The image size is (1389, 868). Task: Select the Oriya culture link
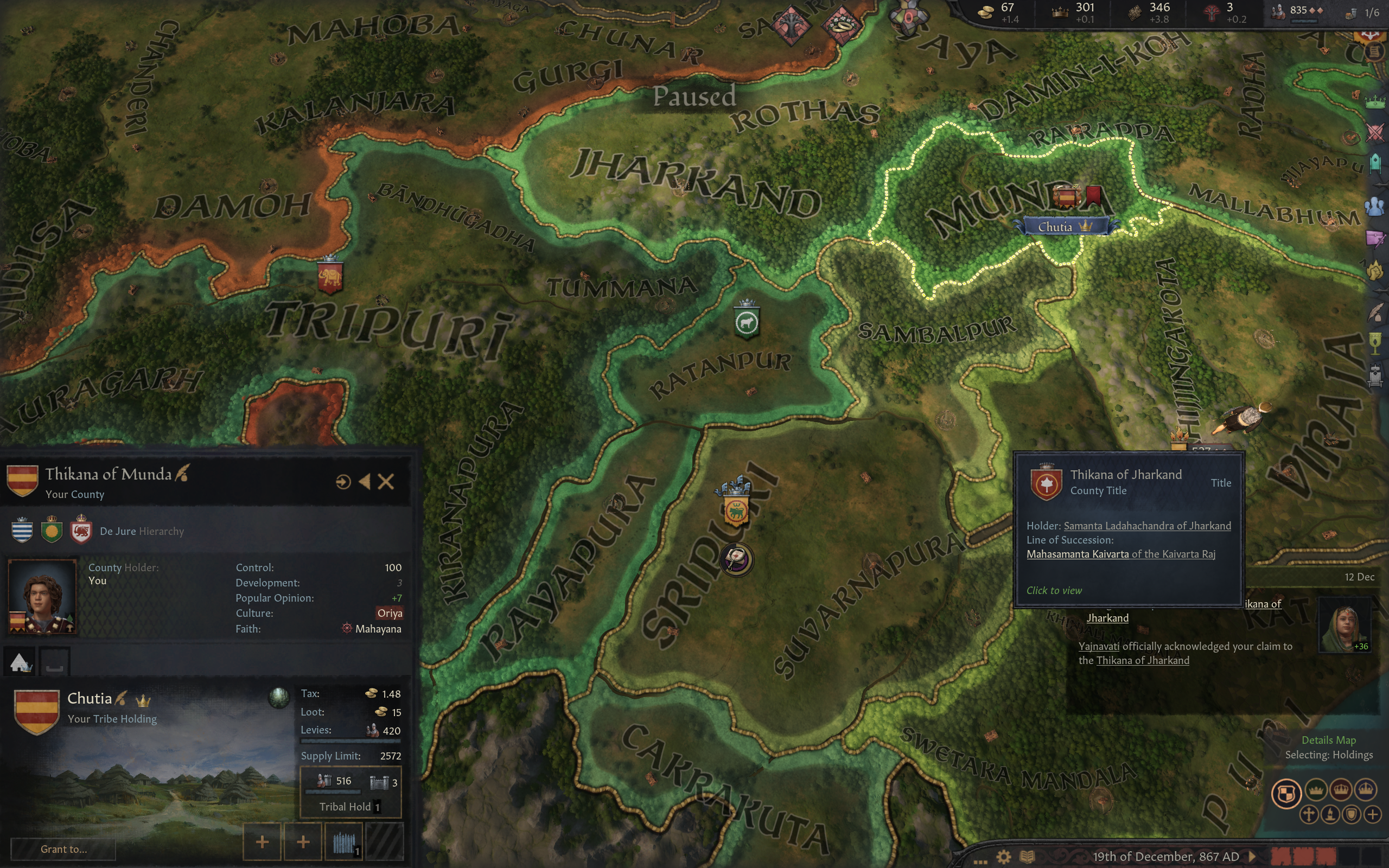(390, 613)
